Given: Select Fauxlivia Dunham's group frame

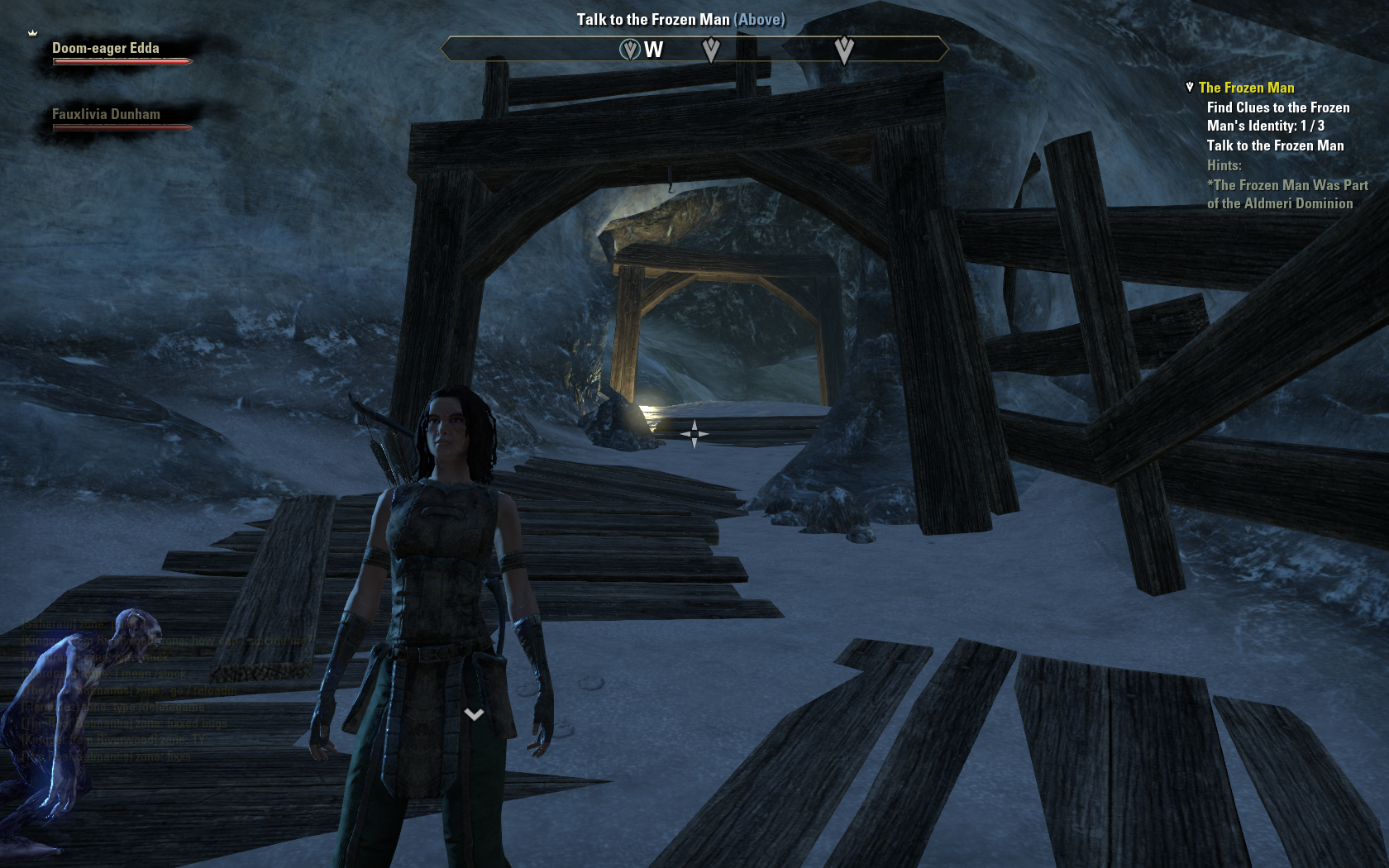Looking at the screenshot, I should (117, 117).
